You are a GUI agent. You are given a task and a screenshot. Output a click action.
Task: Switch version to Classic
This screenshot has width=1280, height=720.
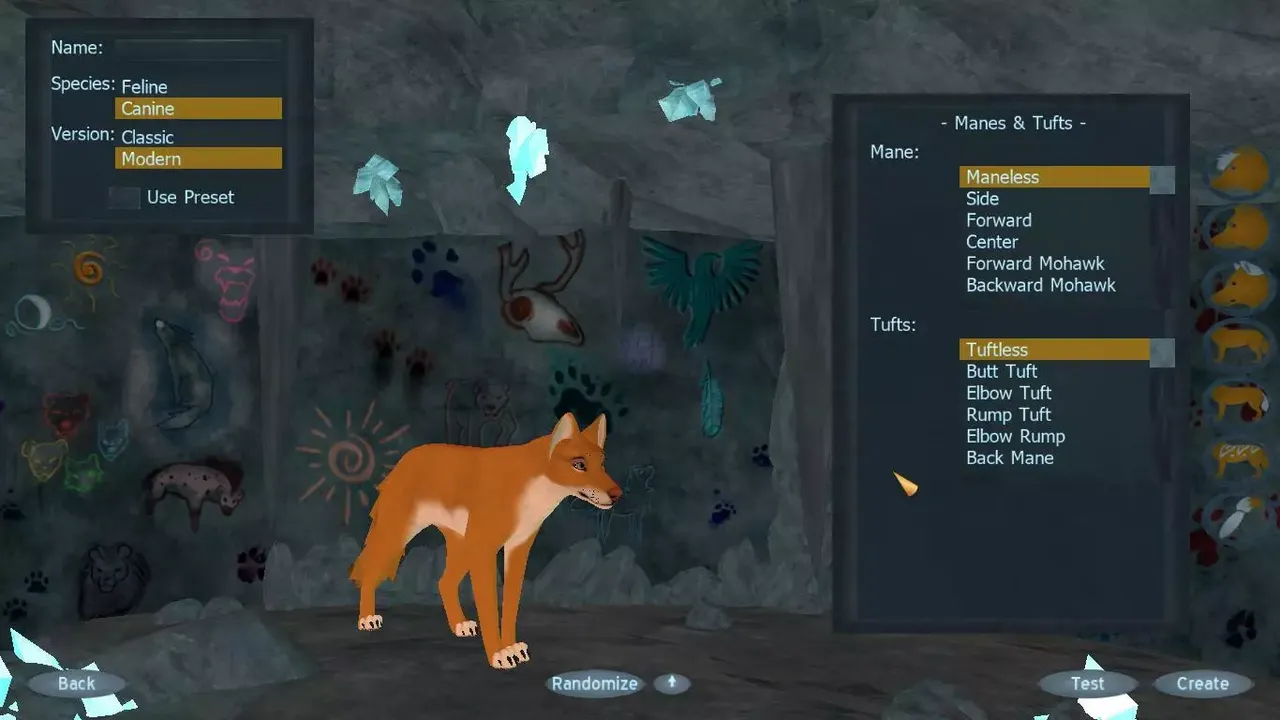click(x=147, y=137)
